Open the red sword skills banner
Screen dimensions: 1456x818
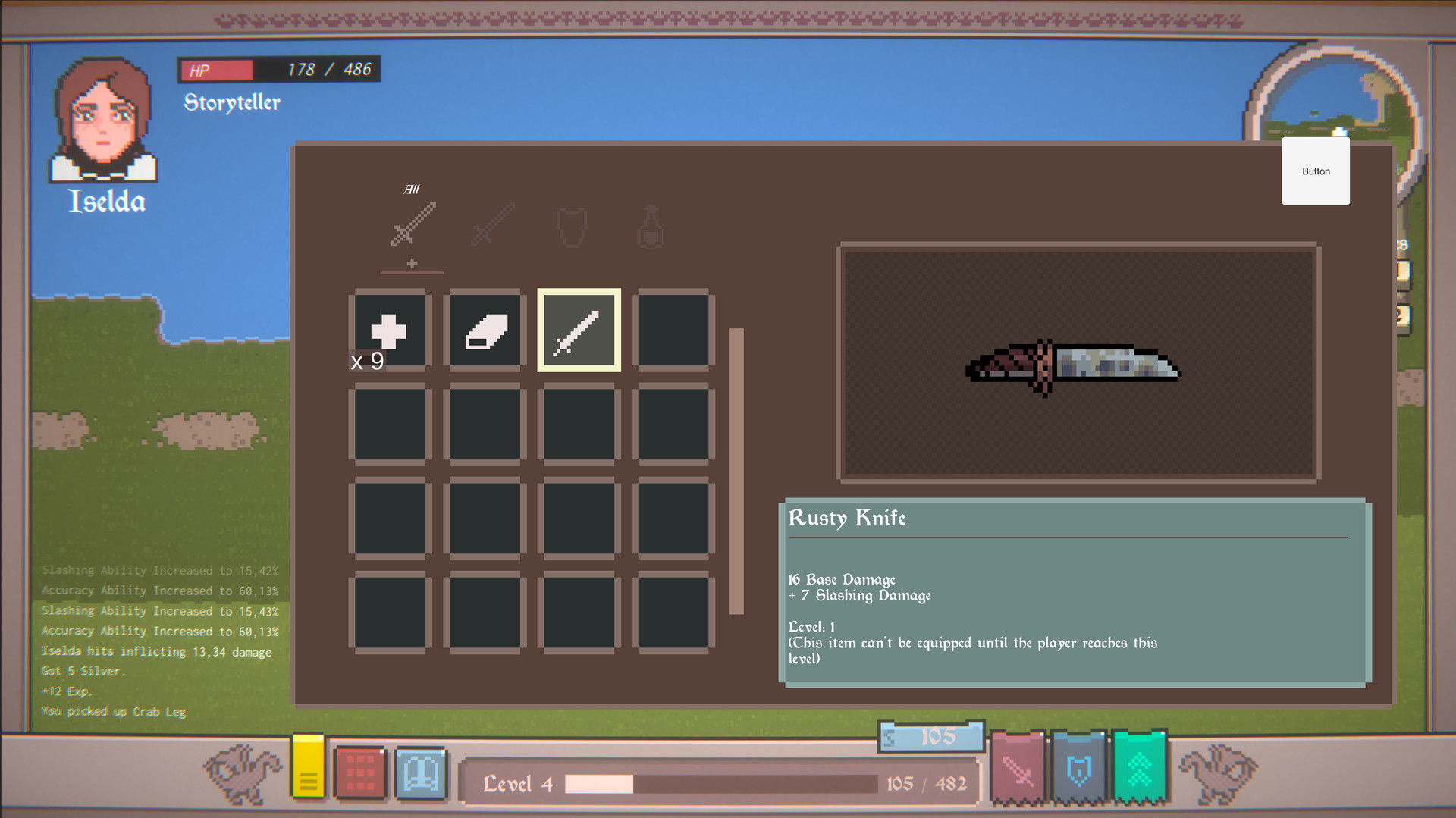1018,767
